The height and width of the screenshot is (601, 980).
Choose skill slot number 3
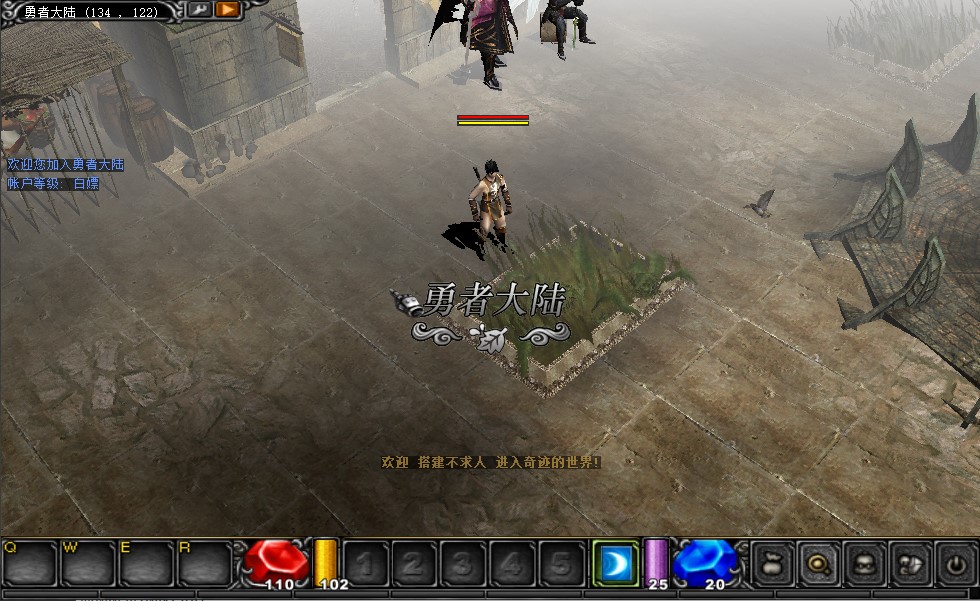tap(463, 564)
